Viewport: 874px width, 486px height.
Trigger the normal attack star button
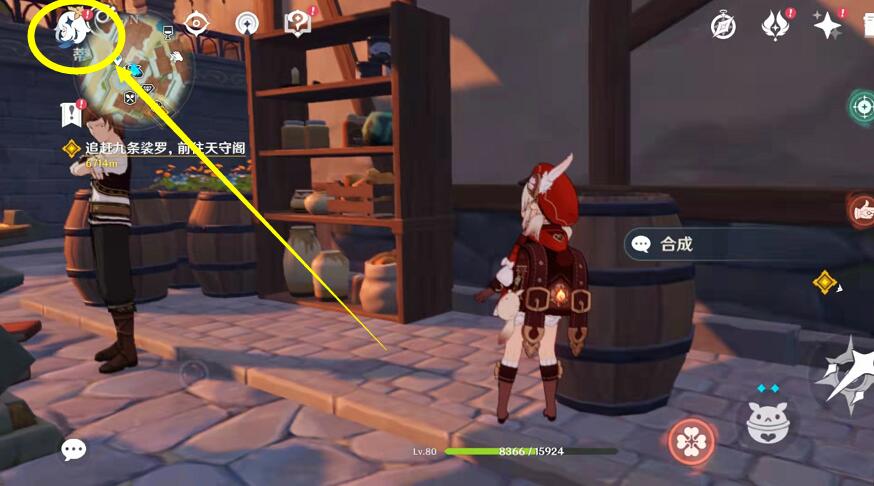(845, 375)
